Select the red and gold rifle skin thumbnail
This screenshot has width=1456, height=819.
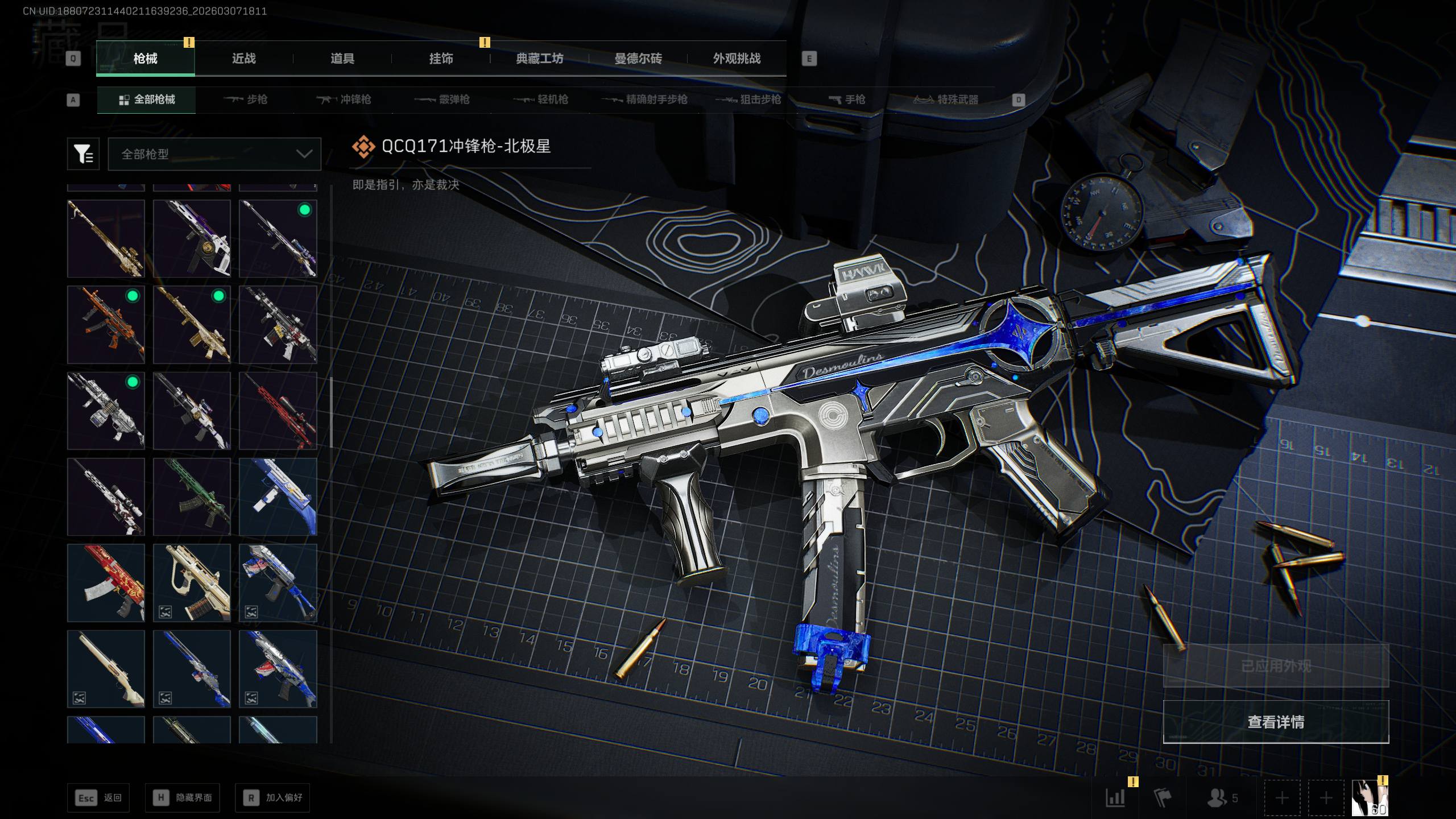pos(106,583)
